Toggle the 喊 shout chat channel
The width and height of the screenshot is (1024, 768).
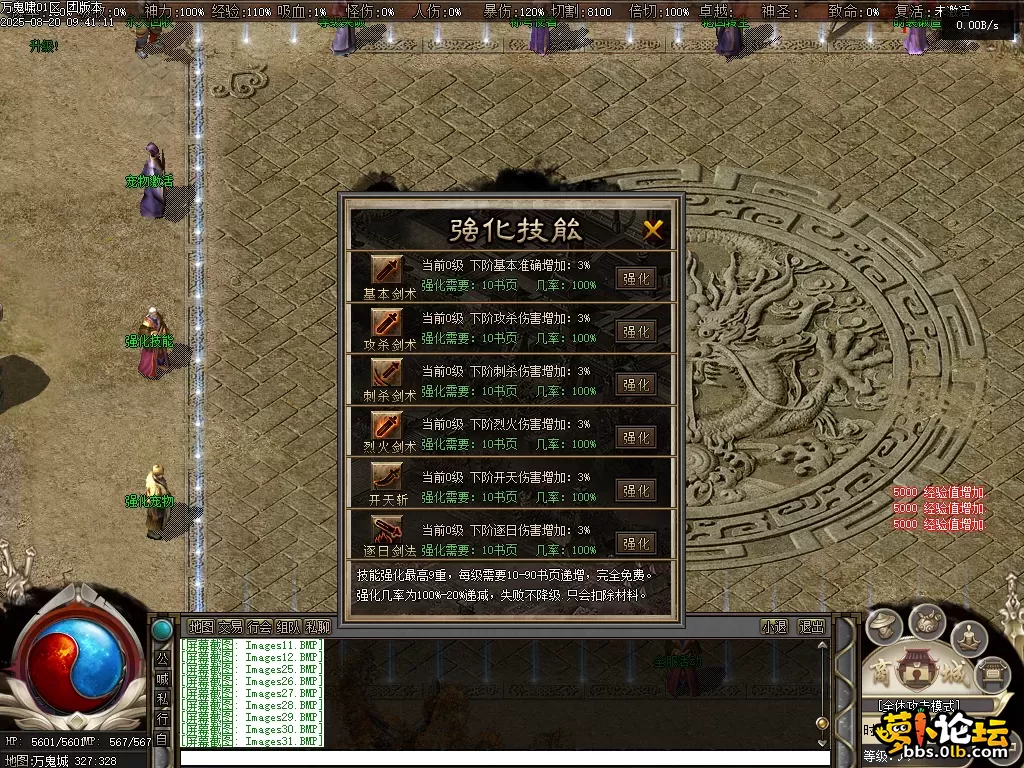point(162,678)
